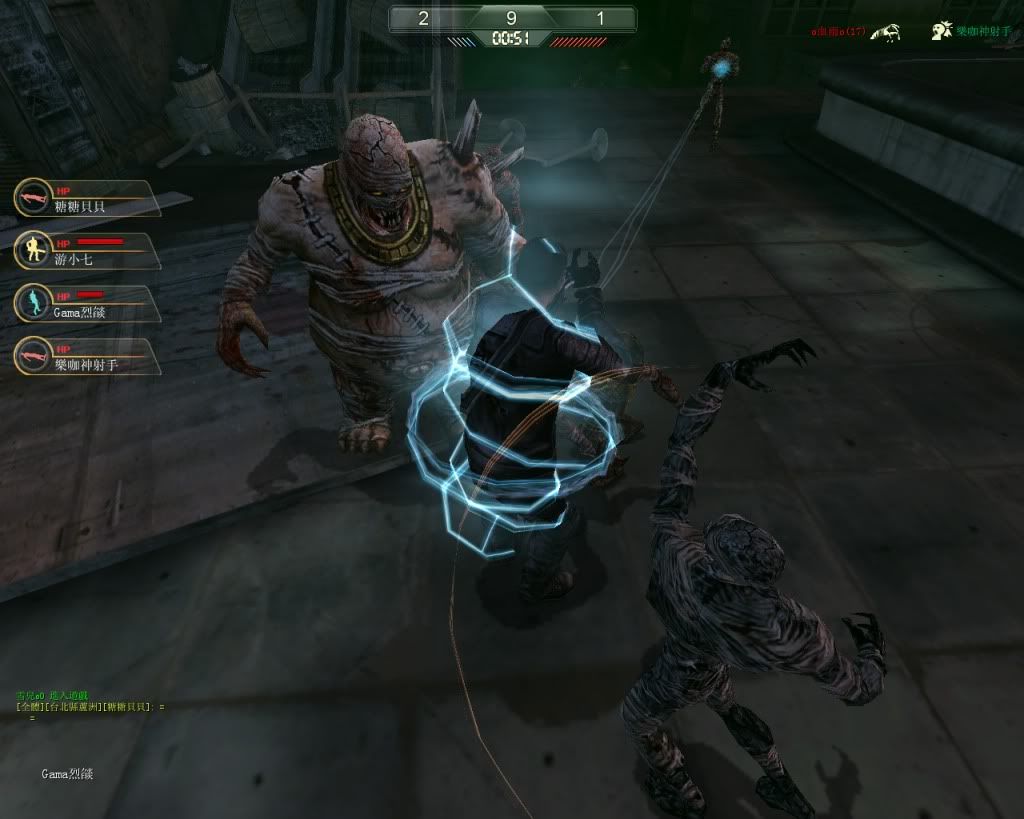1024x819 pixels.
Task: Choose the Gama烈燄 teammate panel
Action: coord(88,304)
